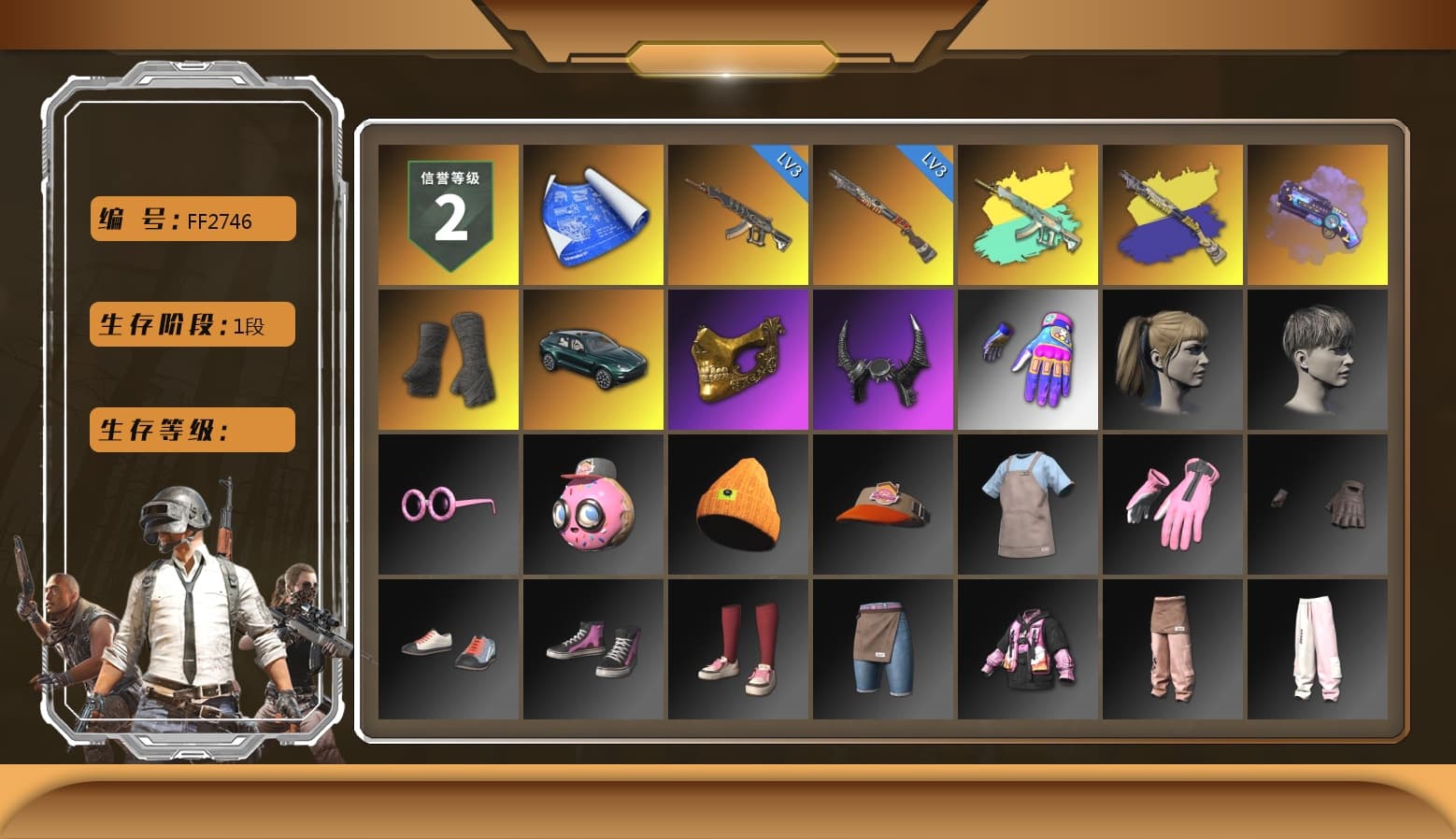This screenshot has width=1456, height=839.
Task: Select the golden skull mask item
Action: tap(737, 359)
